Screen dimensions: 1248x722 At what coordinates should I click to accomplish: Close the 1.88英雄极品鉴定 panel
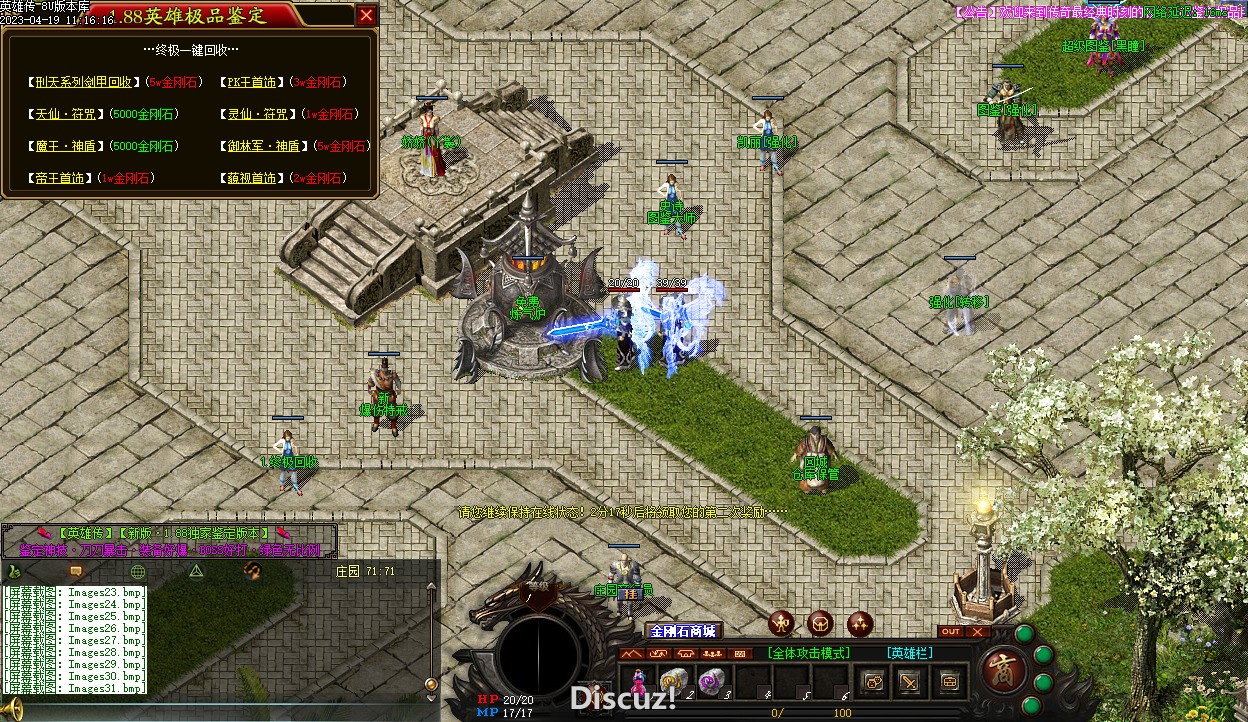[366, 15]
